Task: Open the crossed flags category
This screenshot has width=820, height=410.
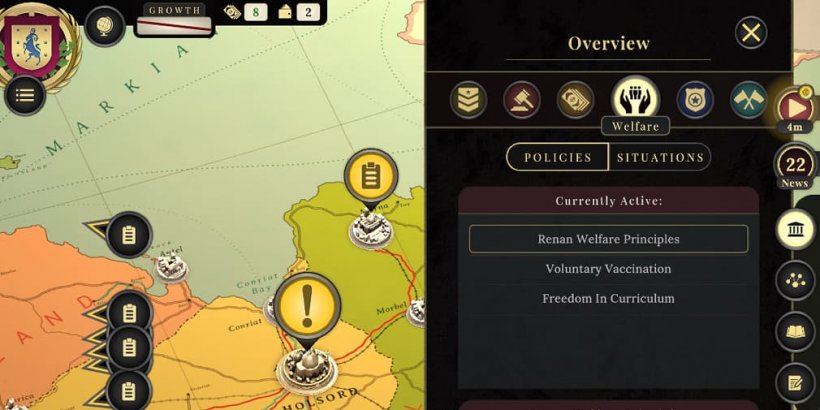Action: tap(748, 100)
